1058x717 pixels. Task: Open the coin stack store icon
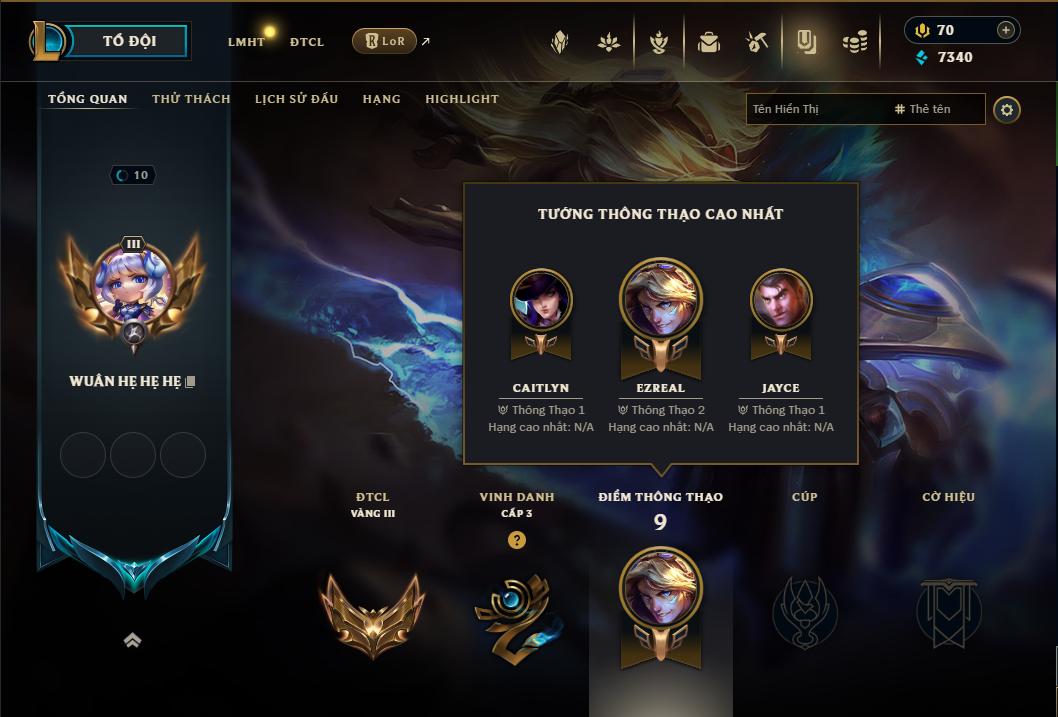[x=854, y=42]
